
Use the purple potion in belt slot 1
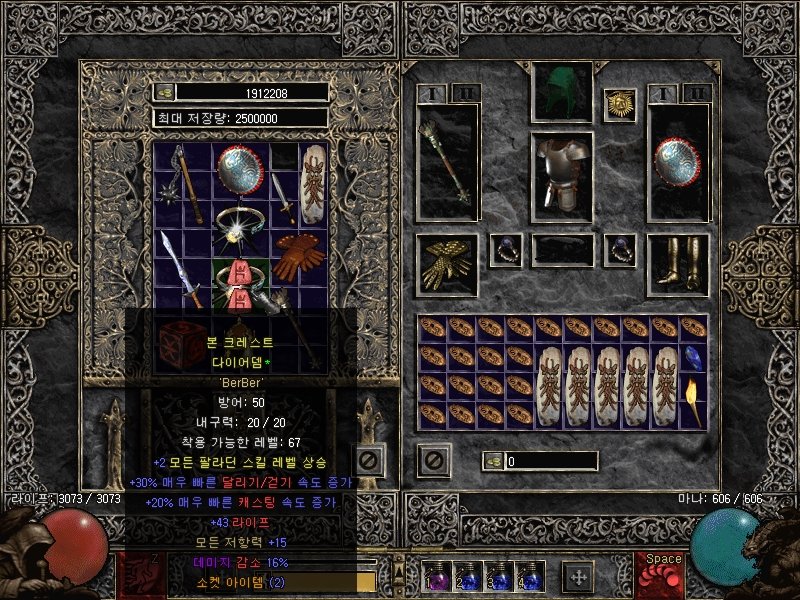pyautogui.click(x=437, y=578)
